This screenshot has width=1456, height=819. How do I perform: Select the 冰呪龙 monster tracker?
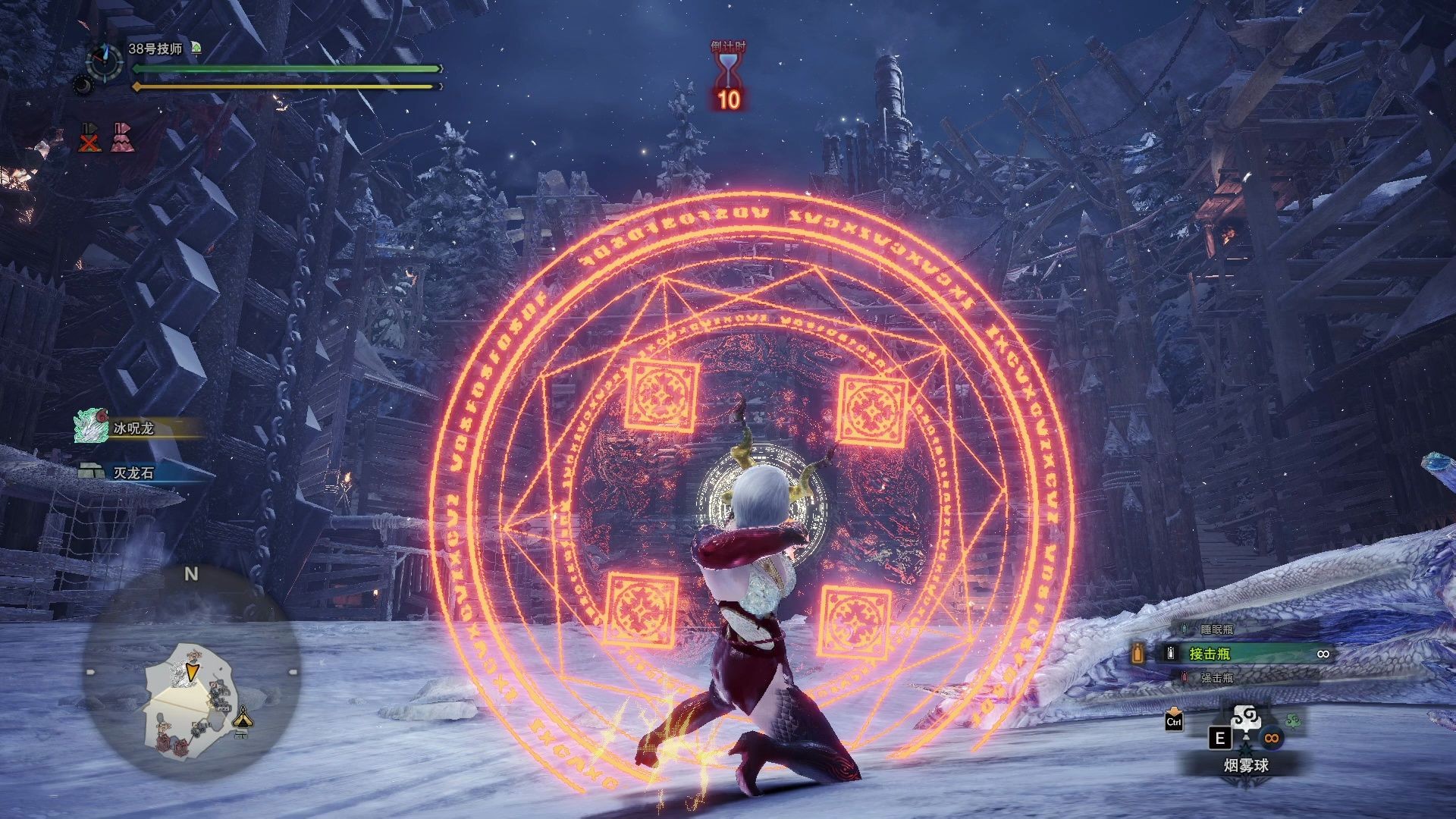coord(133,428)
